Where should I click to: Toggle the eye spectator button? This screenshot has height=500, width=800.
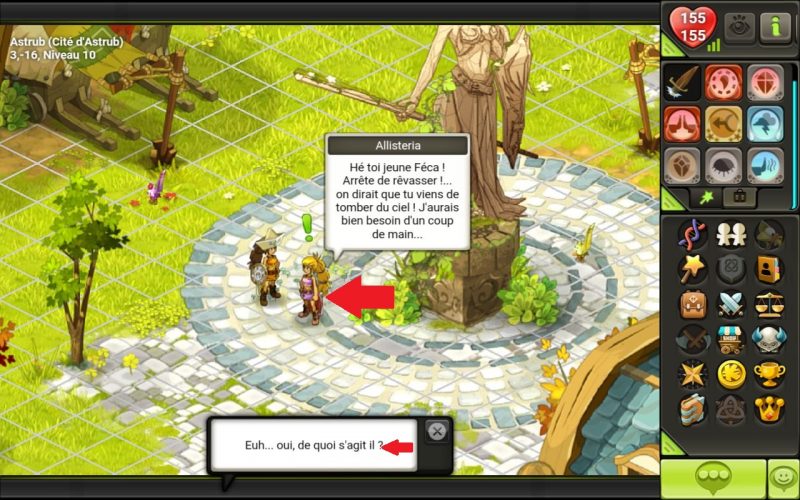point(739,25)
